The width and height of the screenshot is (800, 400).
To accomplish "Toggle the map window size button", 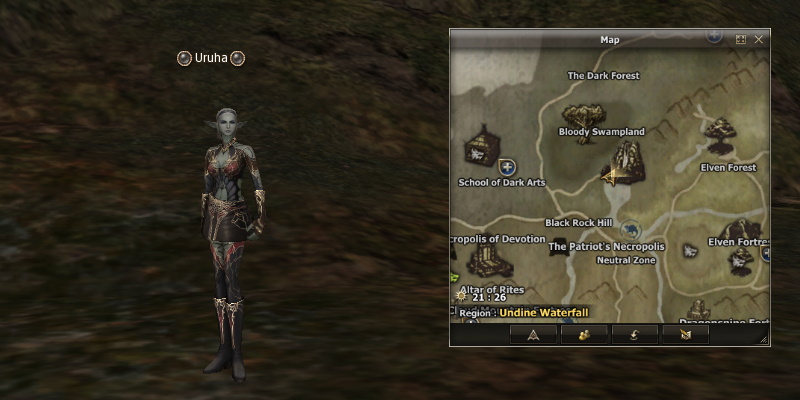I will [741, 40].
